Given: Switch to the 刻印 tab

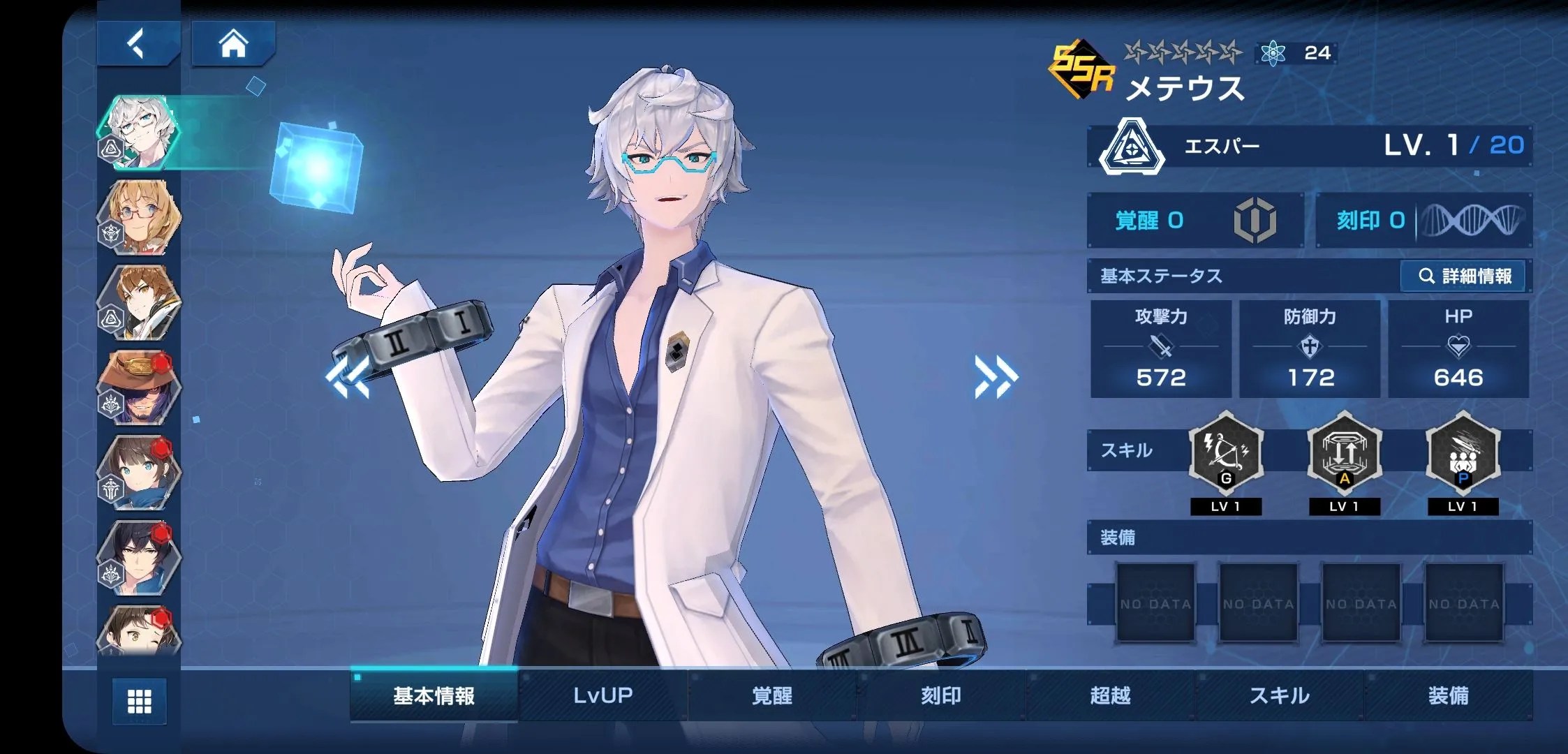Looking at the screenshot, I should click(941, 695).
